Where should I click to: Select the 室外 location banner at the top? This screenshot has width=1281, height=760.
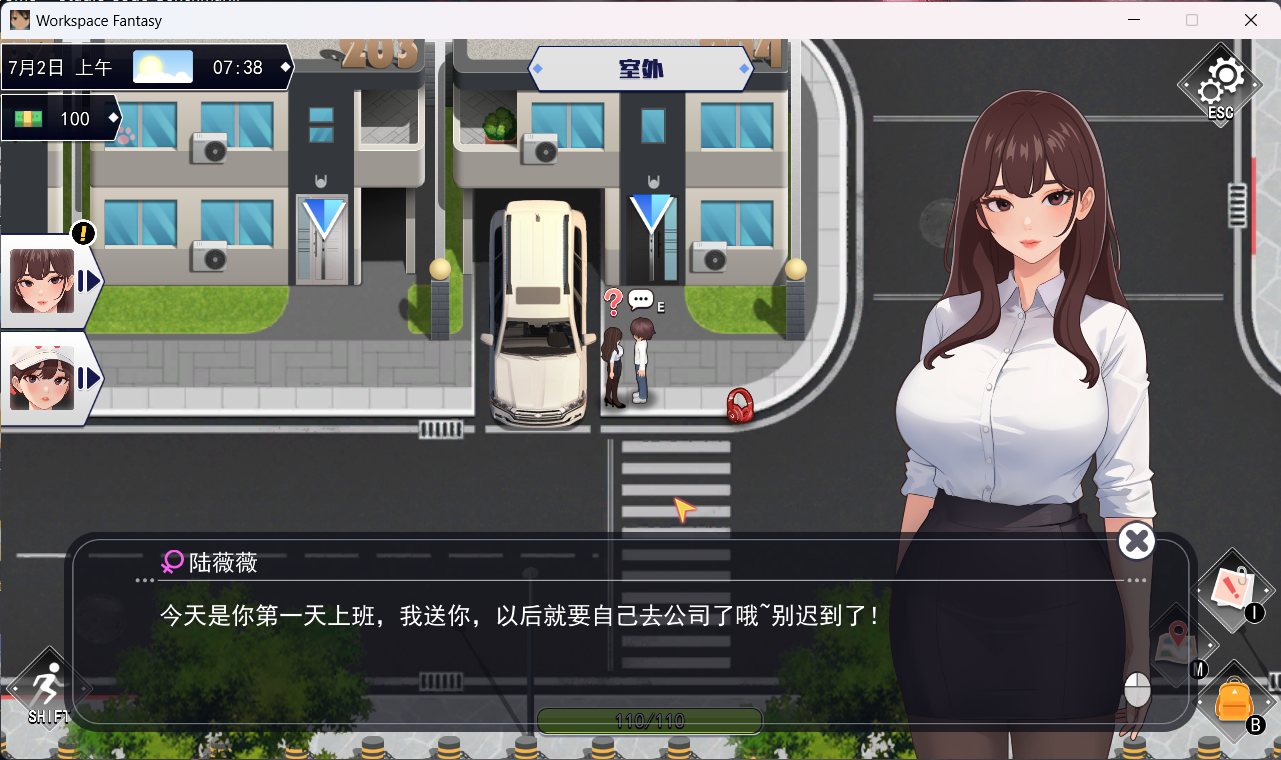pos(640,68)
